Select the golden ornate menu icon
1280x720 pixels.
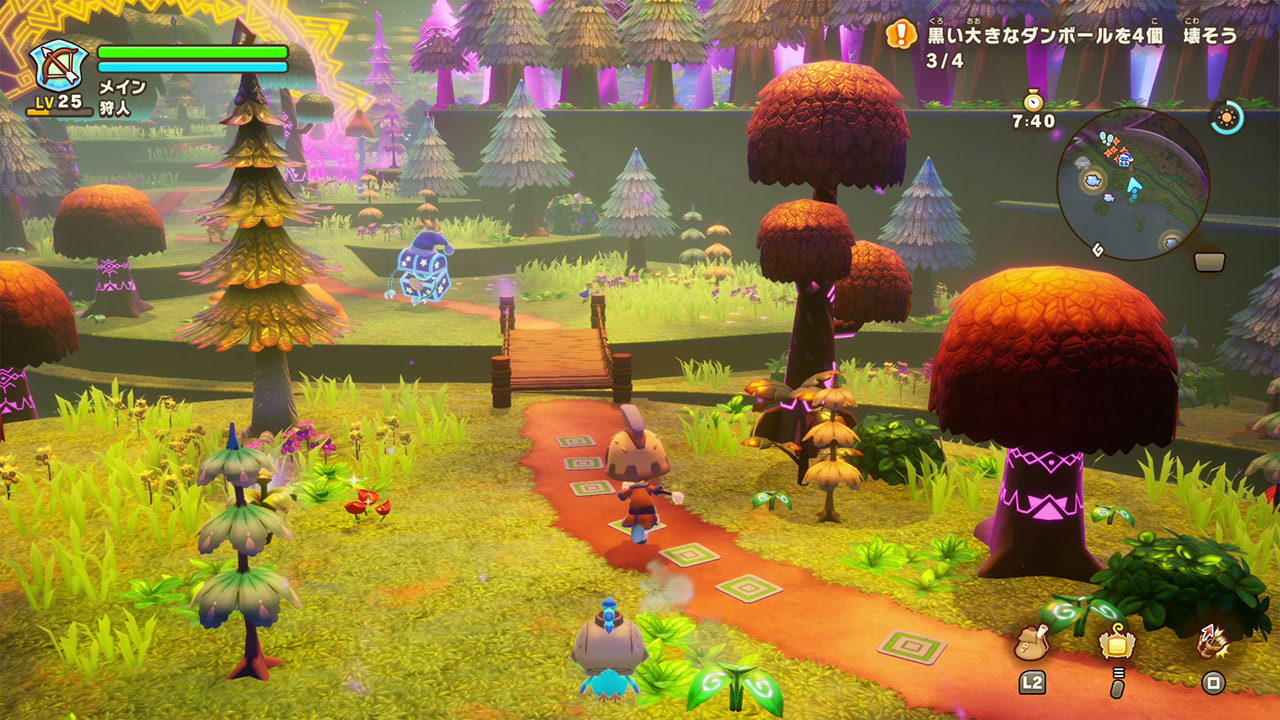point(1117,643)
